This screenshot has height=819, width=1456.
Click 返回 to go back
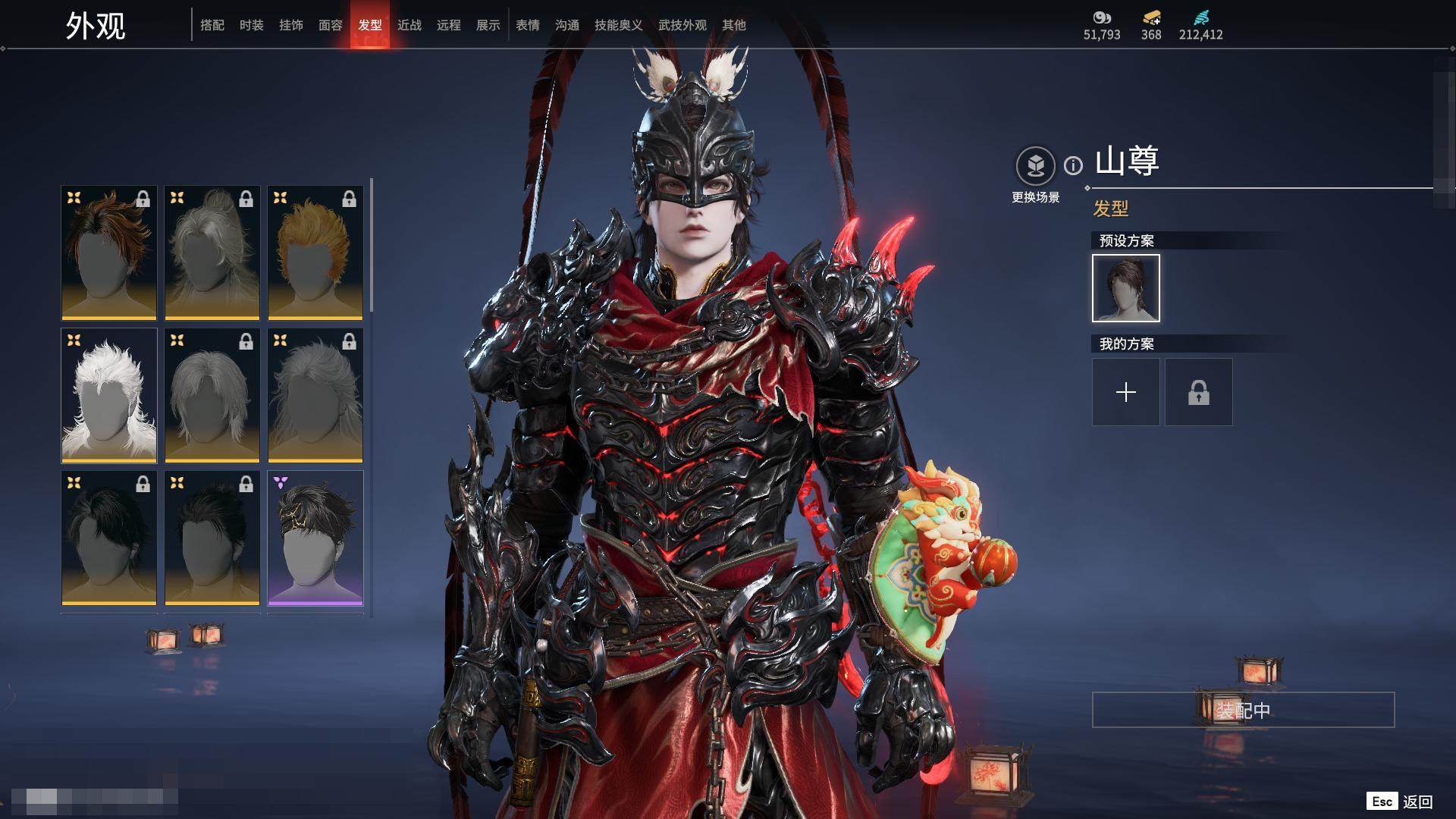pyautogui.click(x=1417, y=802)
